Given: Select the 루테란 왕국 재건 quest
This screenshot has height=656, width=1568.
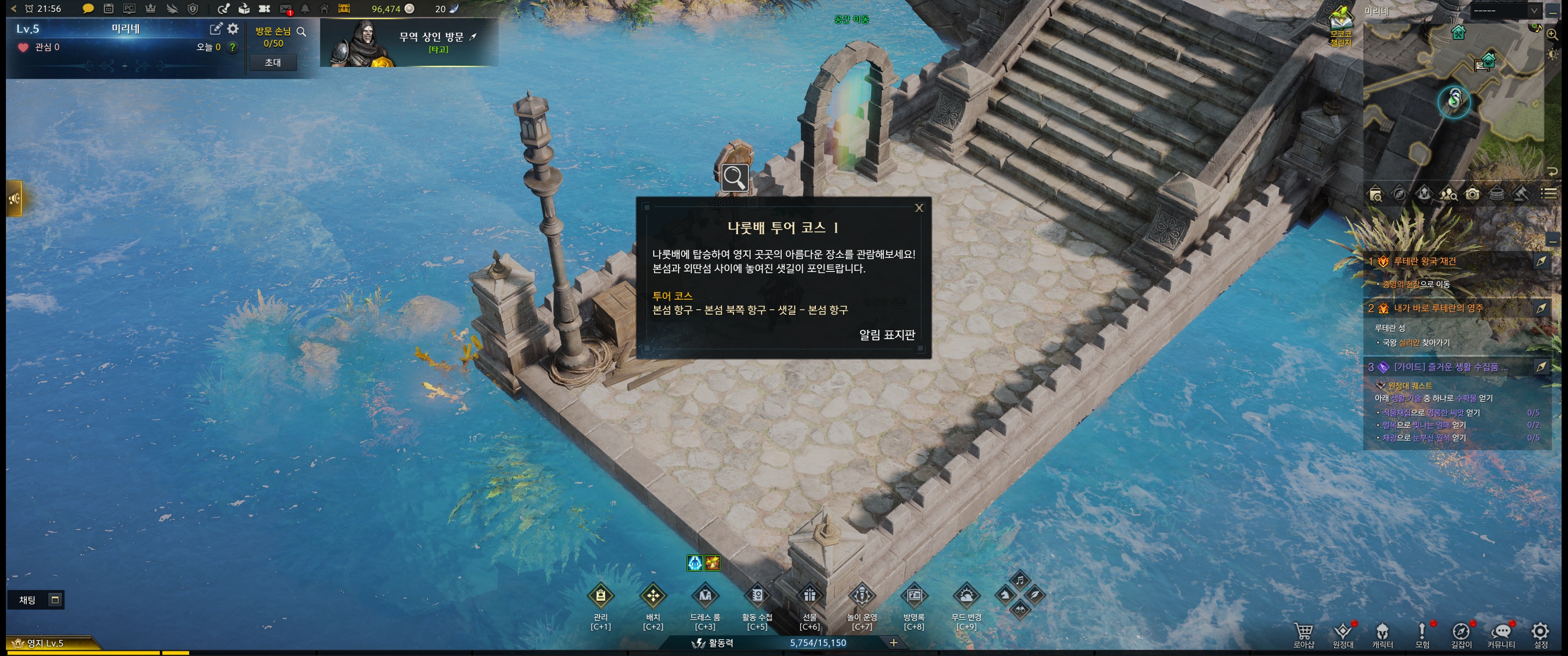Looking at the screenshot, I should 1424,261.
